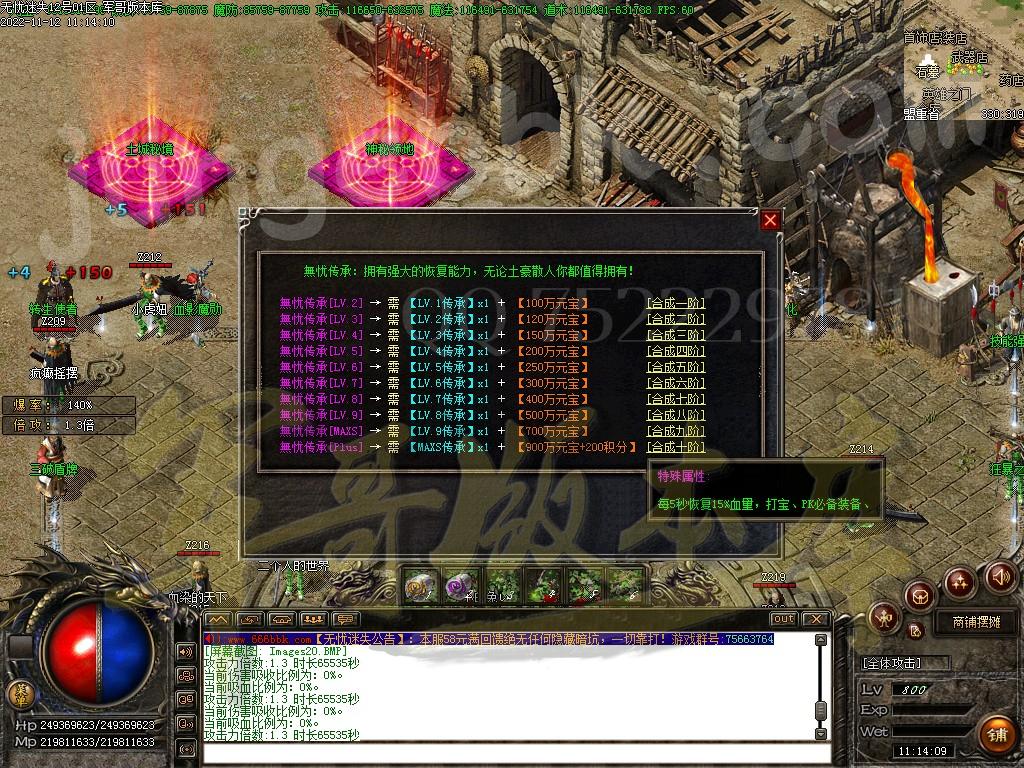Click the 合成三阶 synthesis link
Screen dimensions: 1024x768
point(675,335)
